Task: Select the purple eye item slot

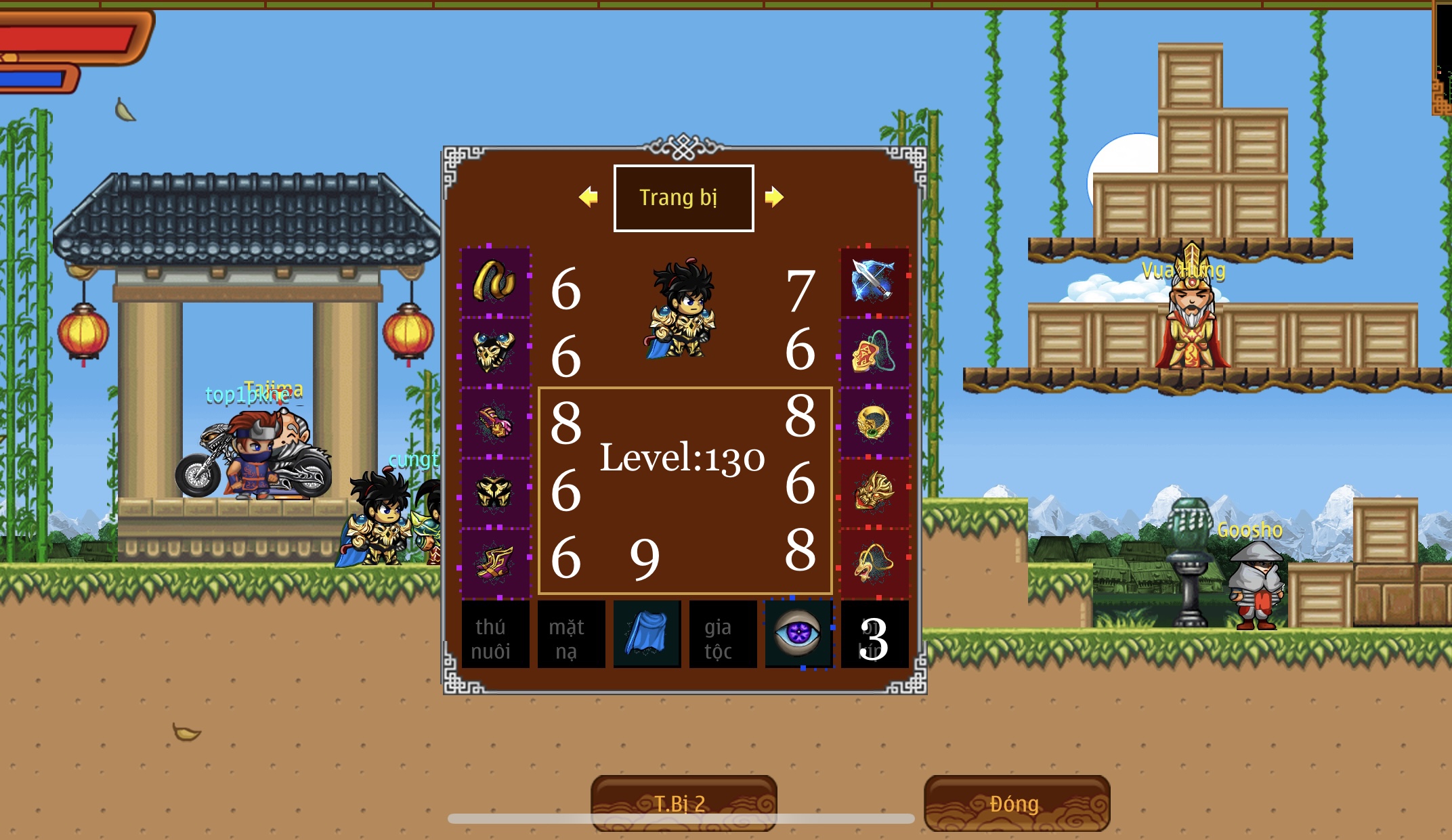Action: (798, 635)
